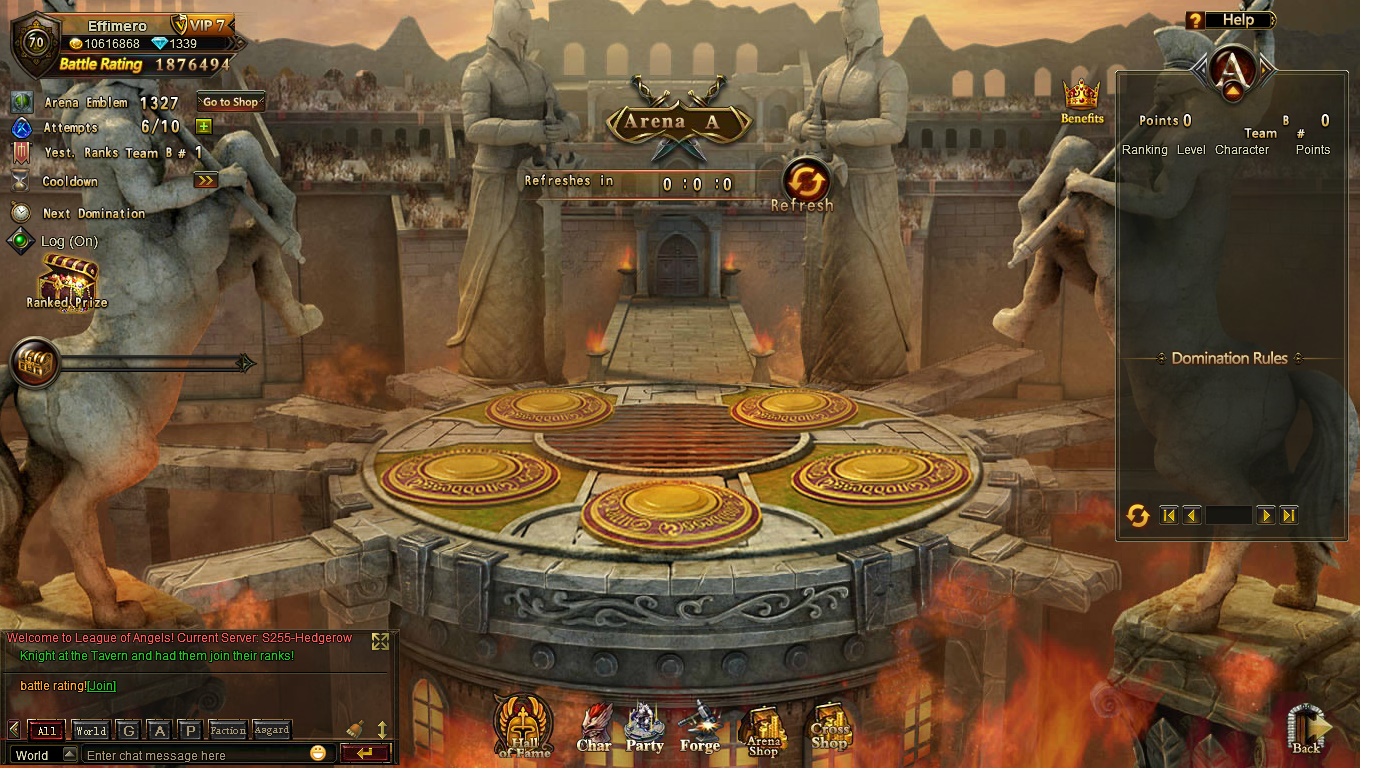Join the battle rating chat link
Image resolution: width=1386 pixels, height=774 pixels.
101,686
